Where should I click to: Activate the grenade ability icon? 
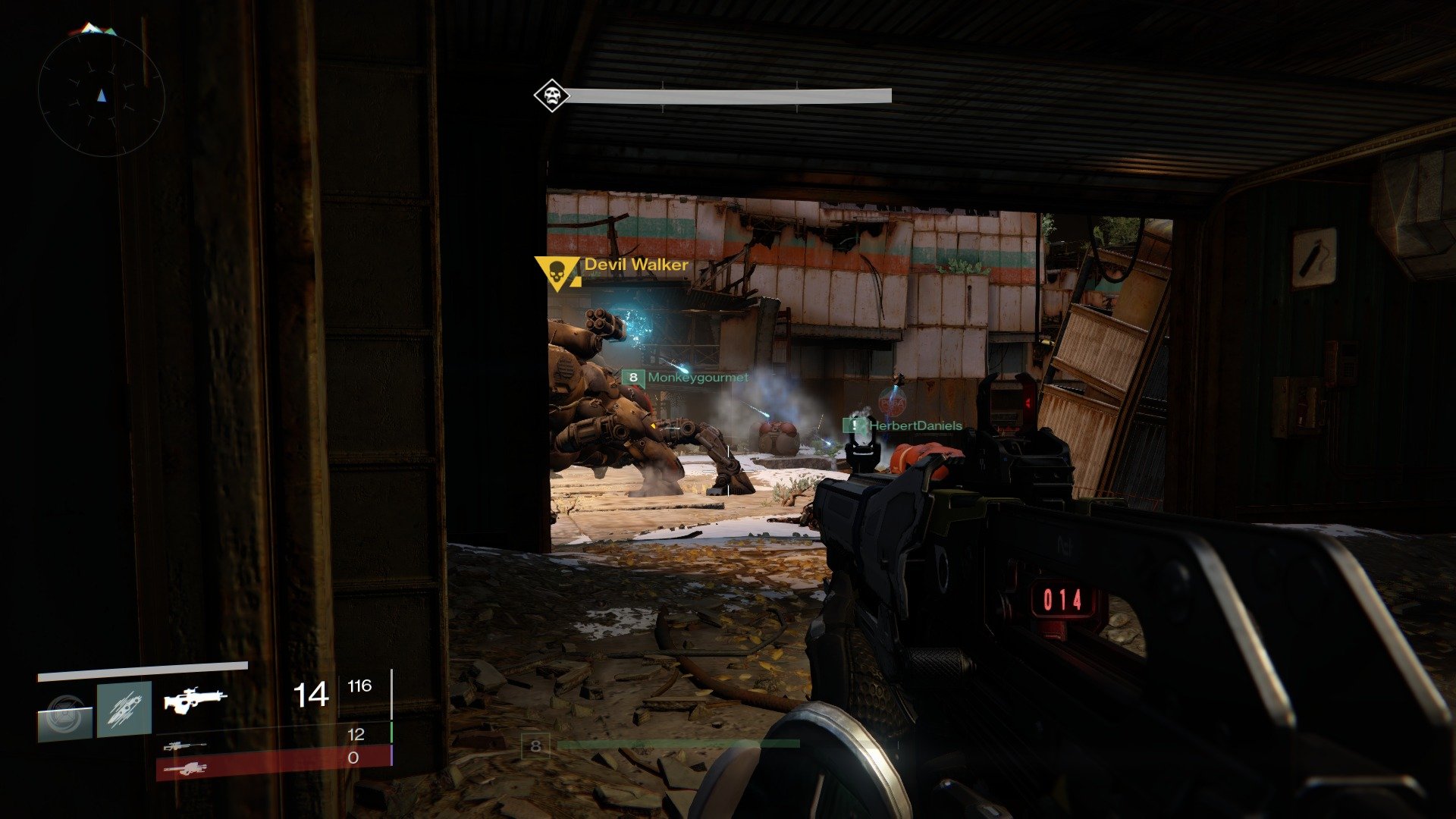click(x=65, y=714)
